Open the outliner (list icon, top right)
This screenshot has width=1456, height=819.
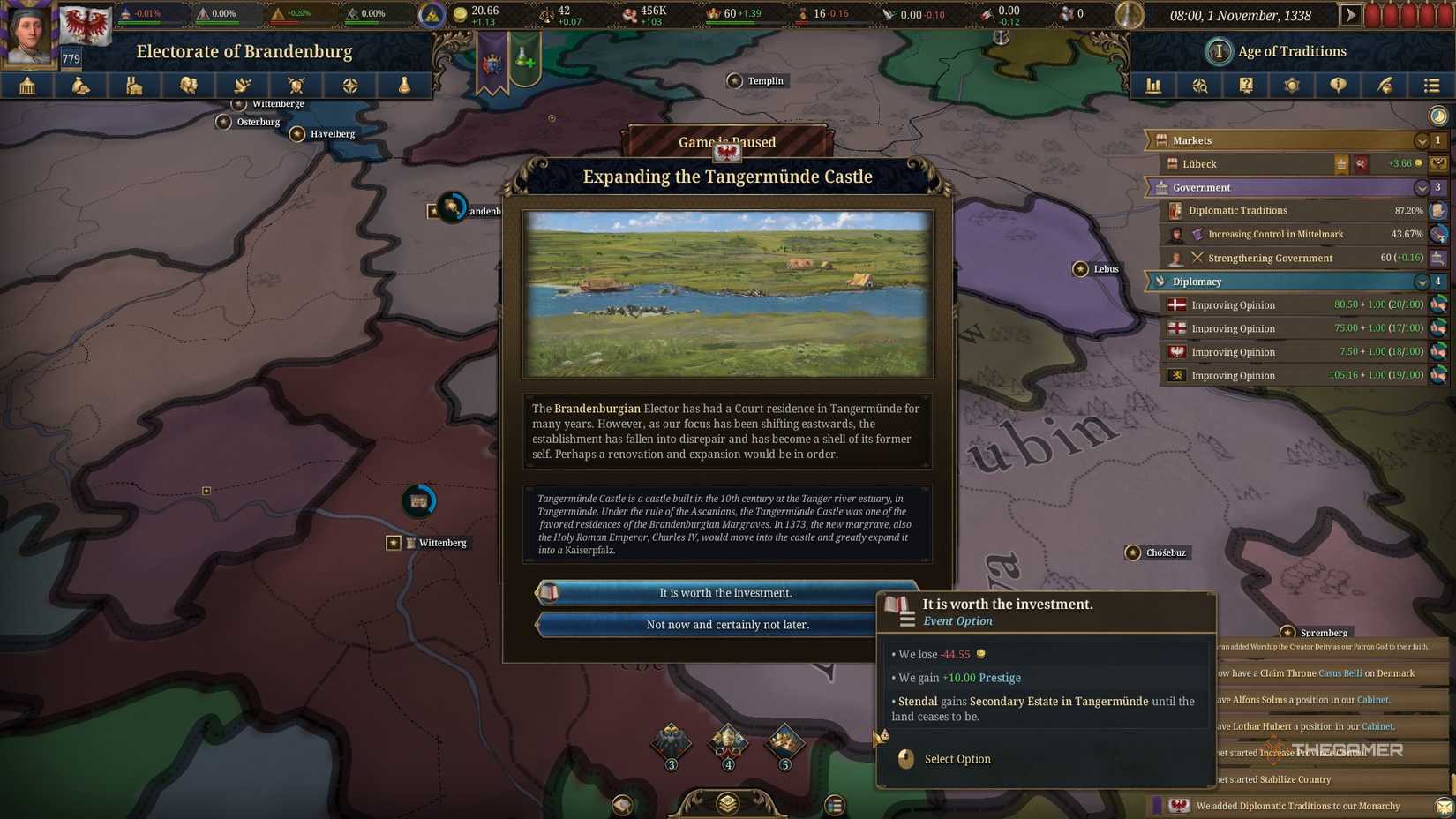coord(1431,86)
